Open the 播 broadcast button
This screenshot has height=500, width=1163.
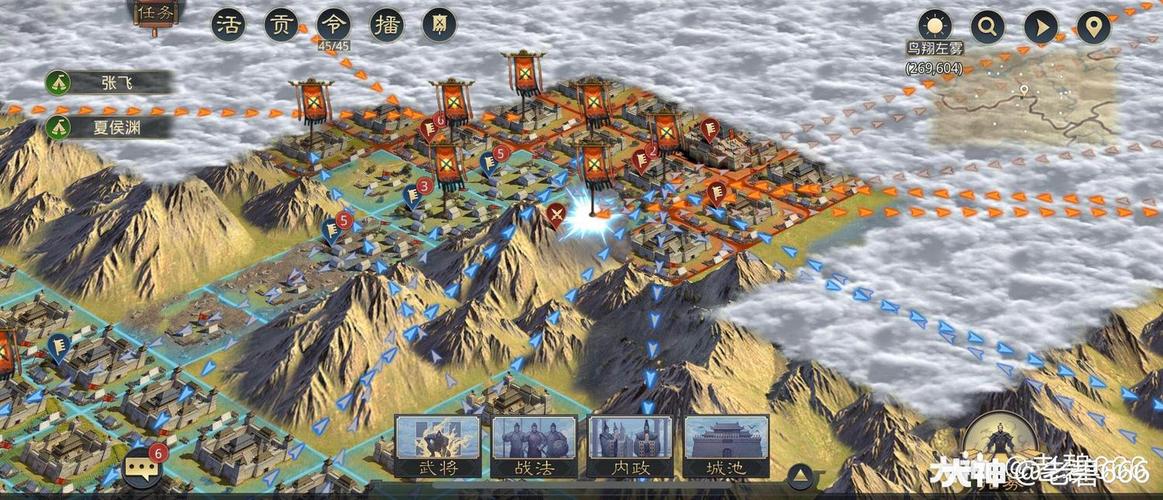386,25
